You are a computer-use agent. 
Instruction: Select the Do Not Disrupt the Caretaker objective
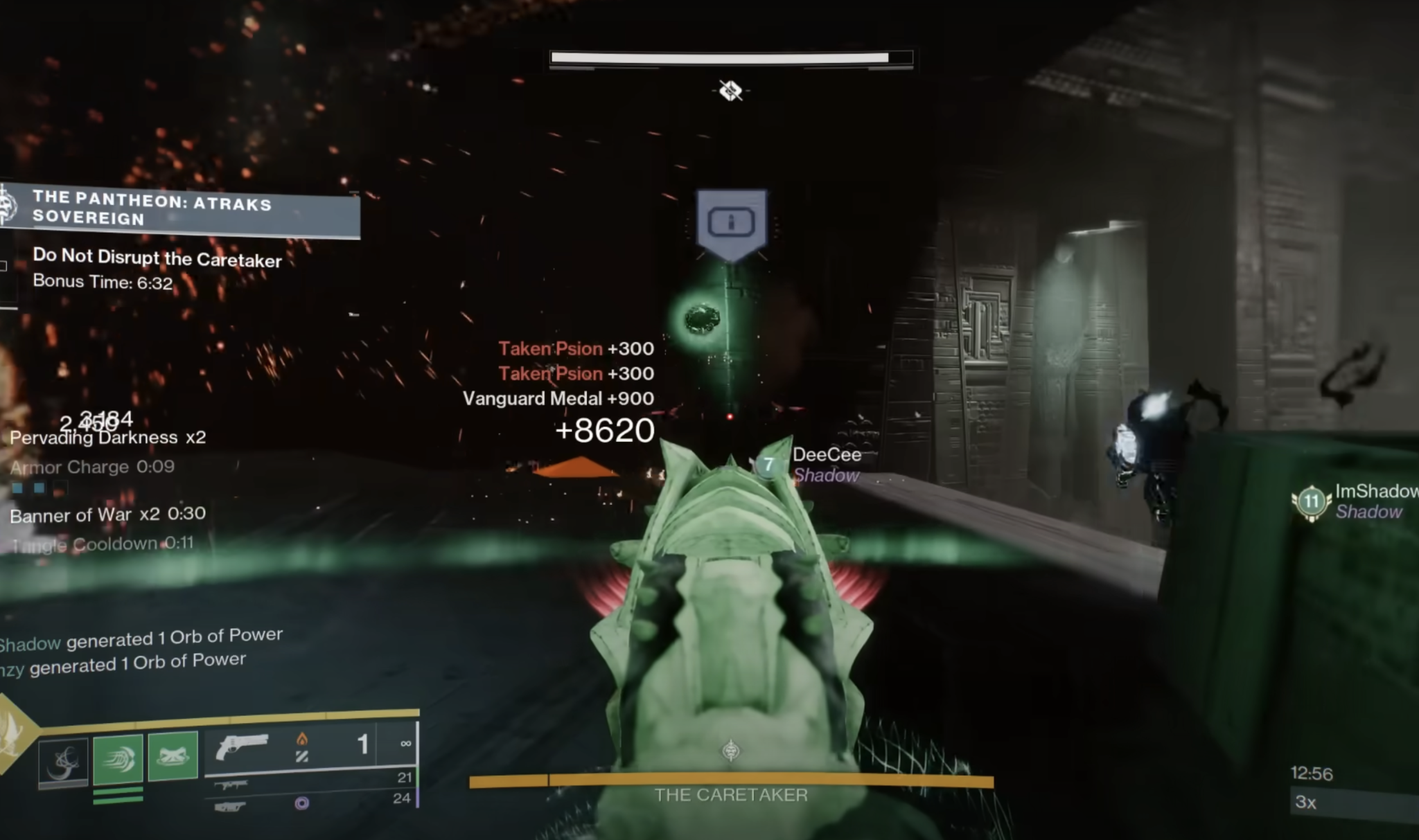coord(157,260)
